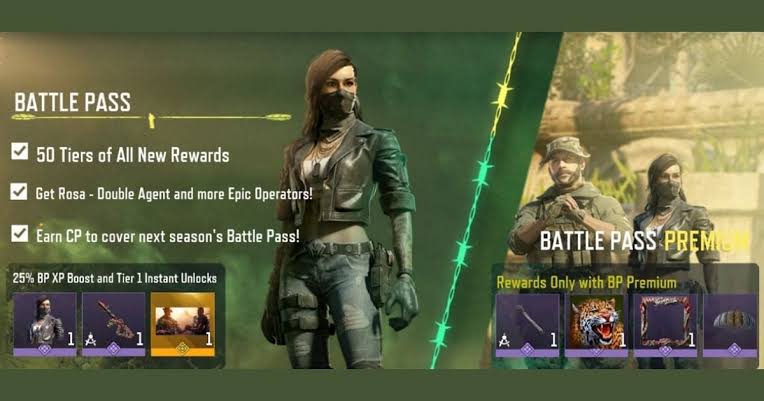Open the red weapon blueprint reward

(x=113, y=324)
